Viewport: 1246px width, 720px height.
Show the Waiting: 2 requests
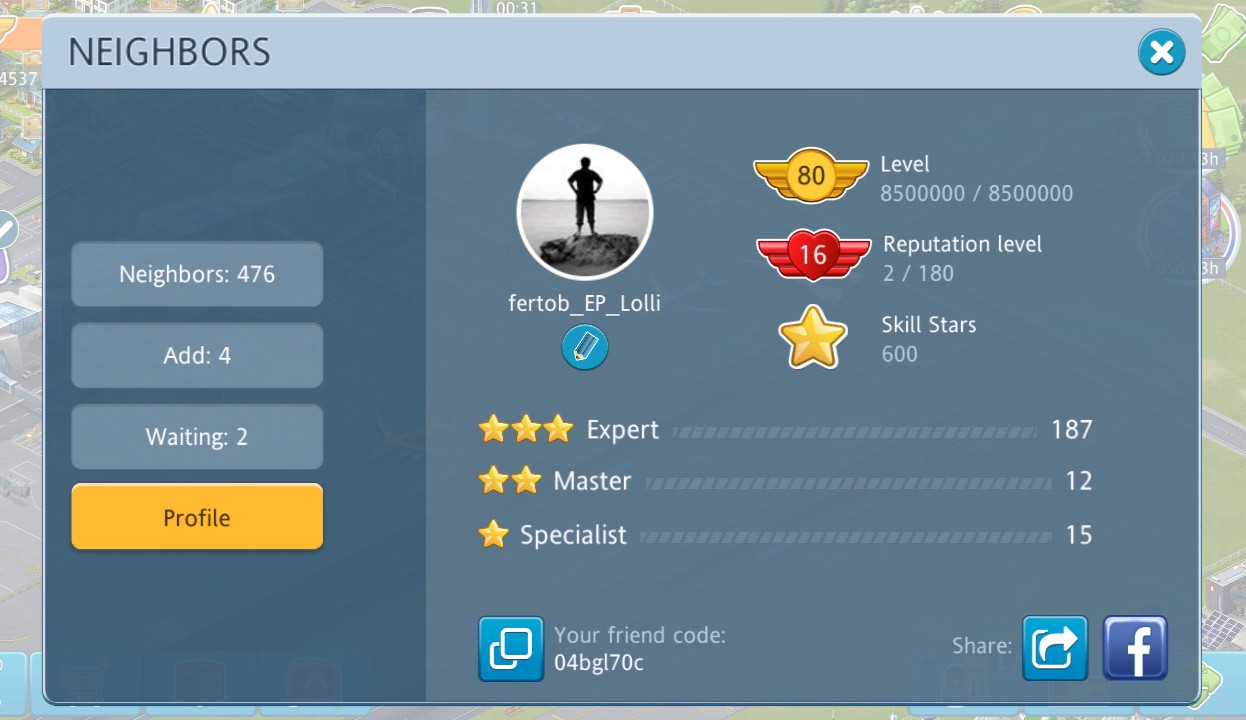click(x=197, y=437)
